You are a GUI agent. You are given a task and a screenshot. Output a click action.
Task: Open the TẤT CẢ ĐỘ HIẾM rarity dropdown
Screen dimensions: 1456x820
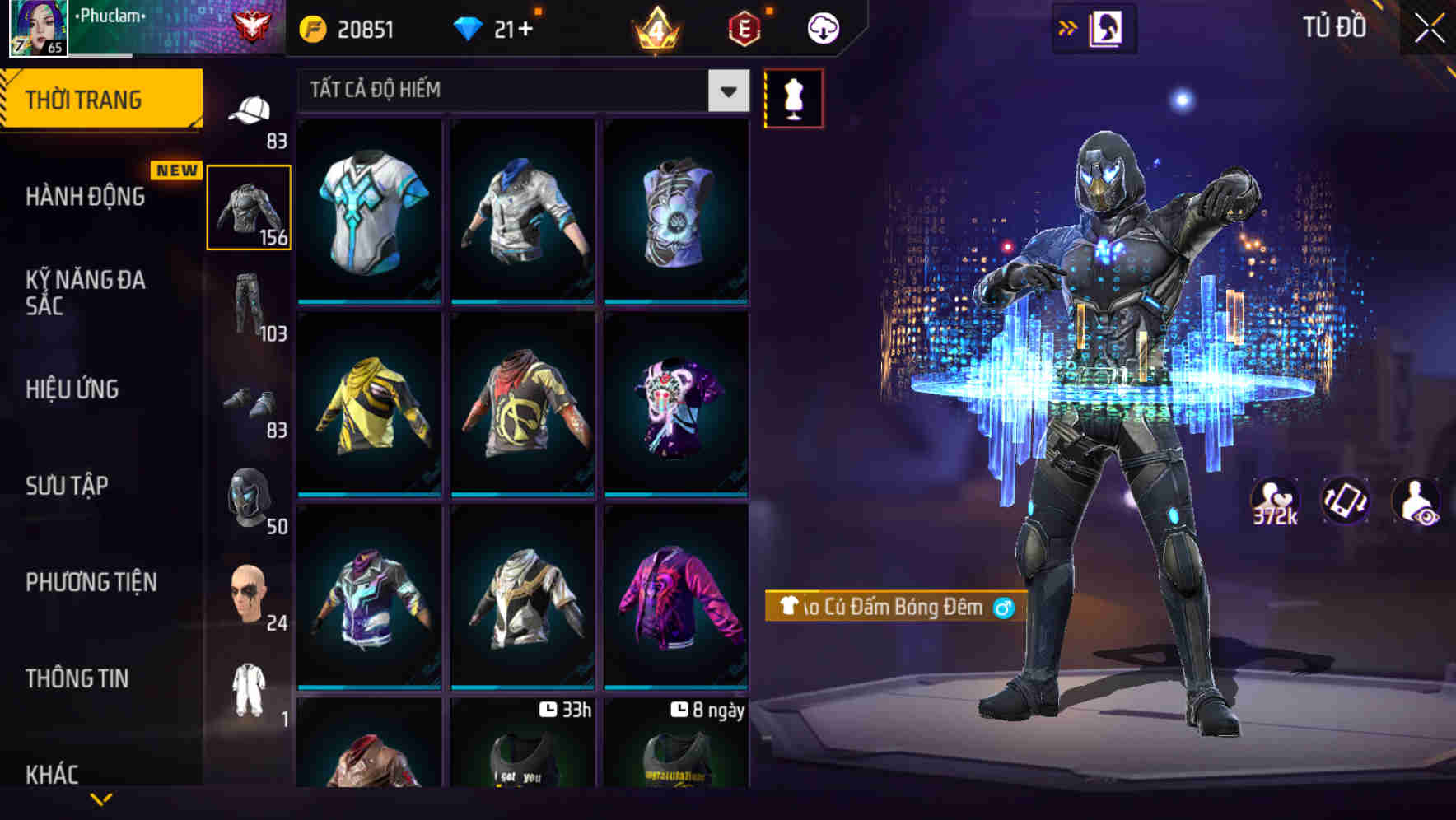(520, 91)
